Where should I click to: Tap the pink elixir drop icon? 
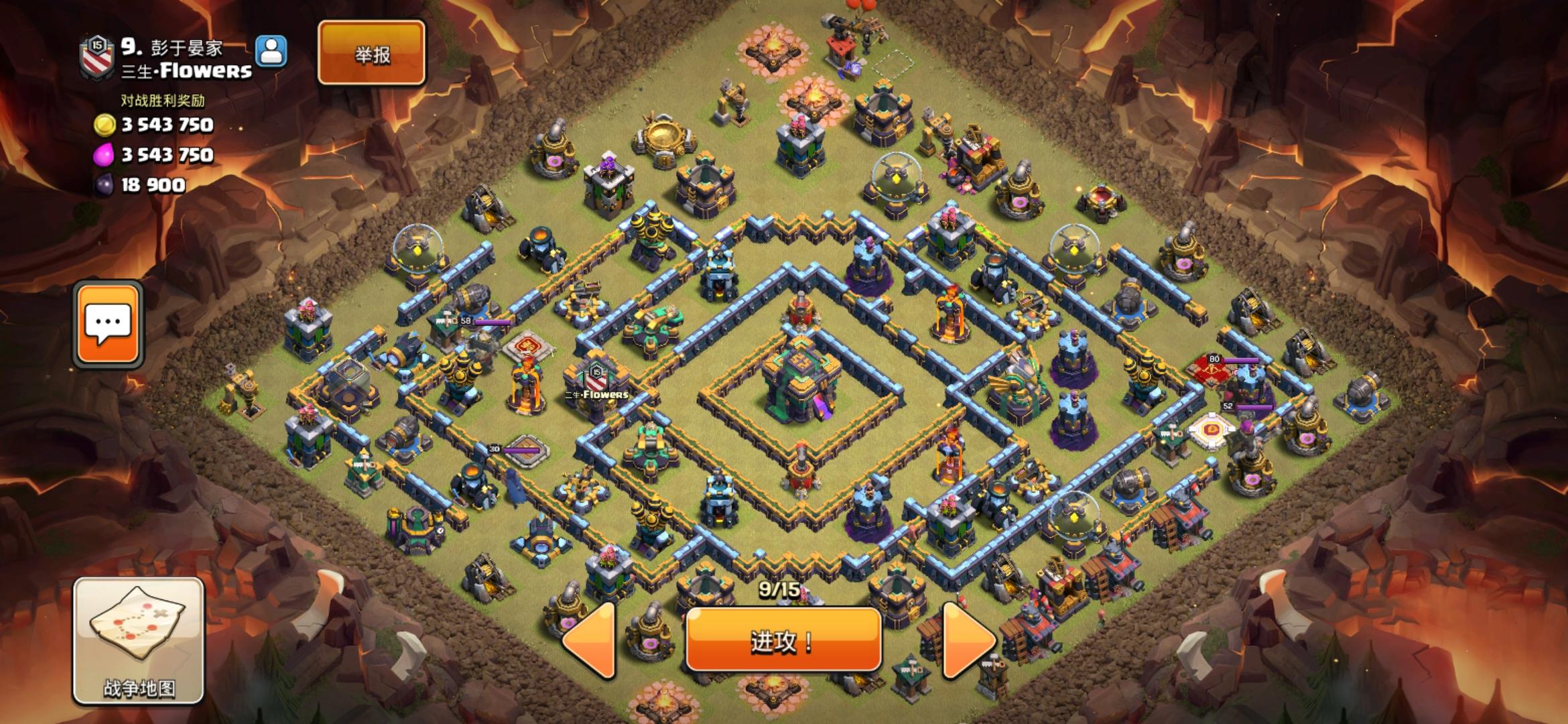tap(105, 155)
